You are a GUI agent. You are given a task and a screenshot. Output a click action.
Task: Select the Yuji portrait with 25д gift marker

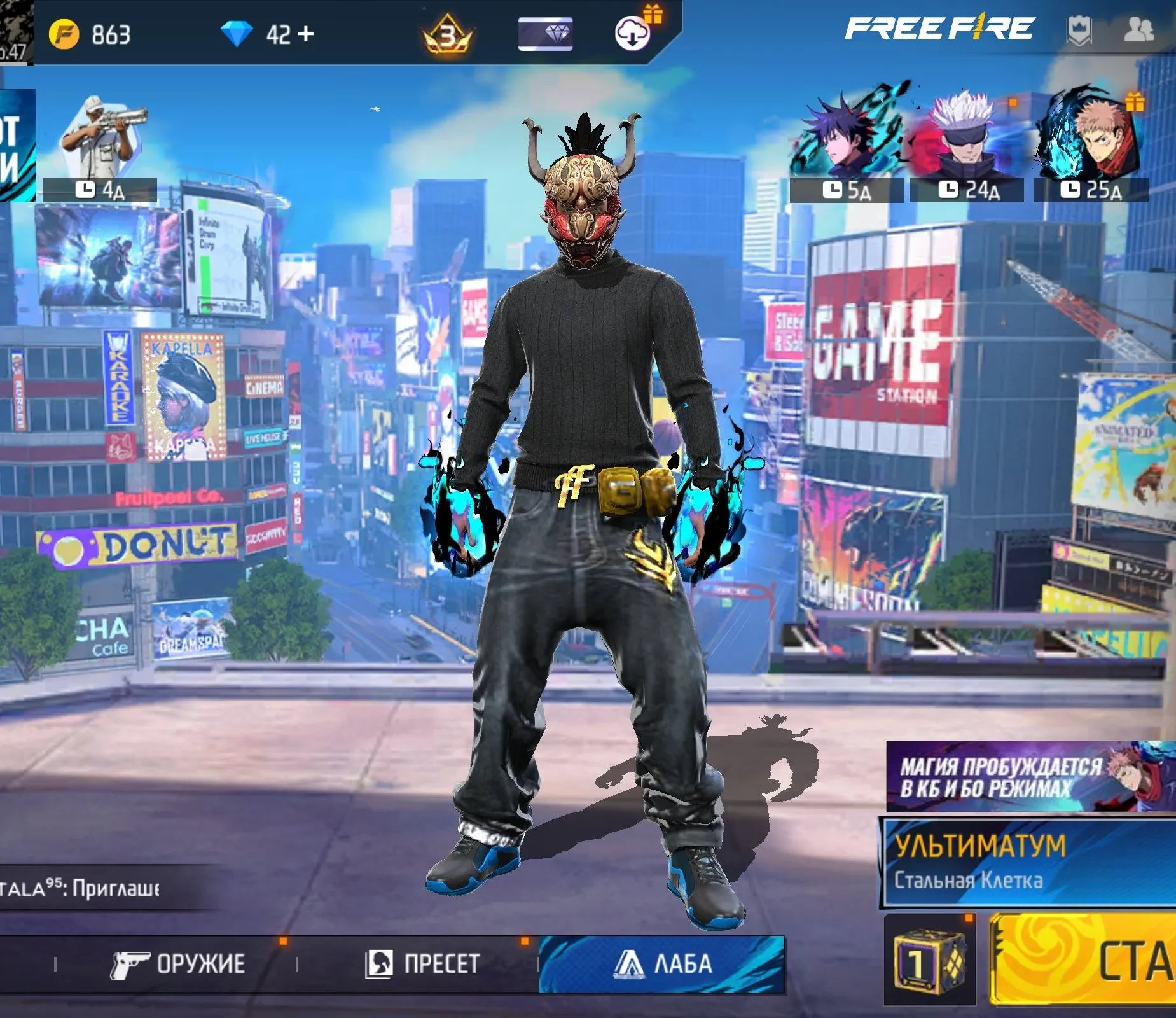point(1089,136)
